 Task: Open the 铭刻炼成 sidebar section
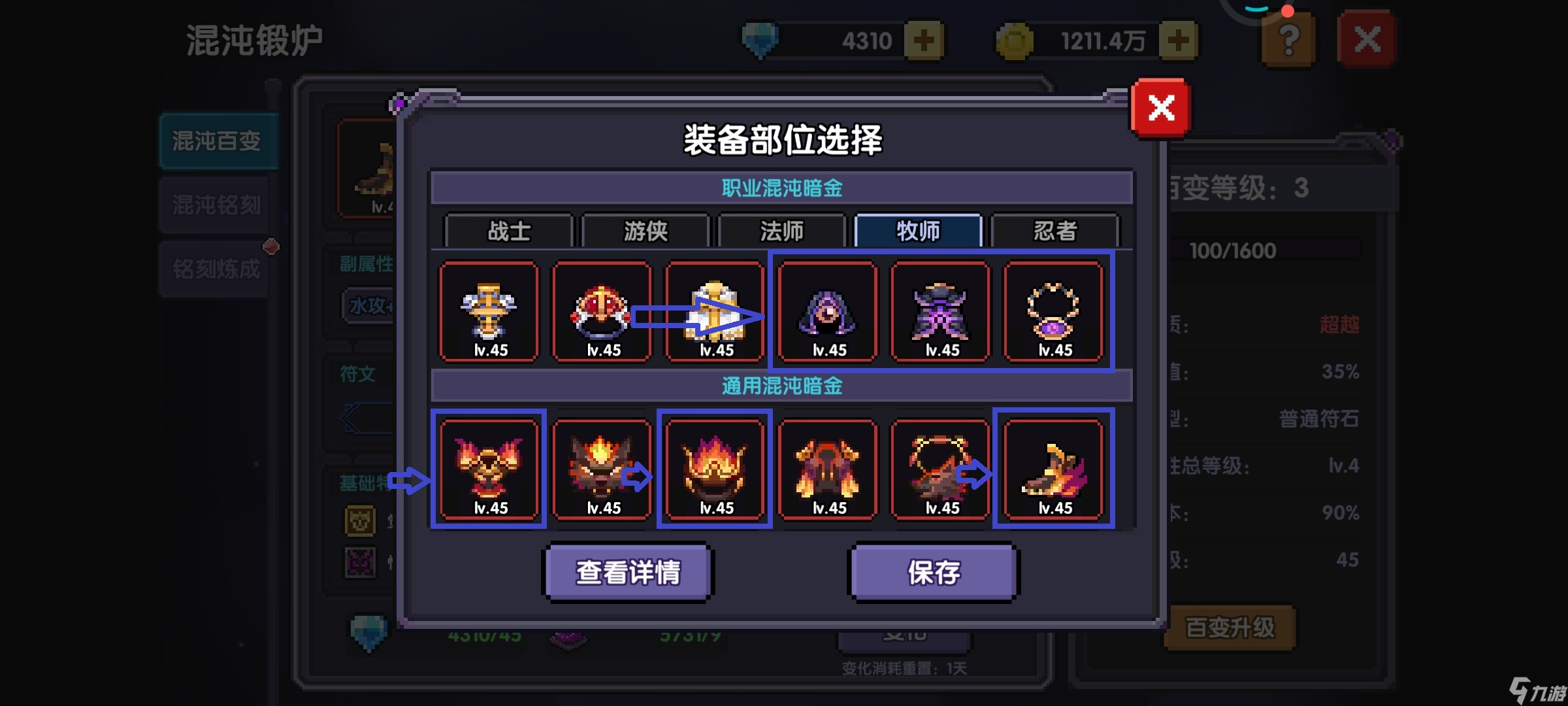coord(216,268)
